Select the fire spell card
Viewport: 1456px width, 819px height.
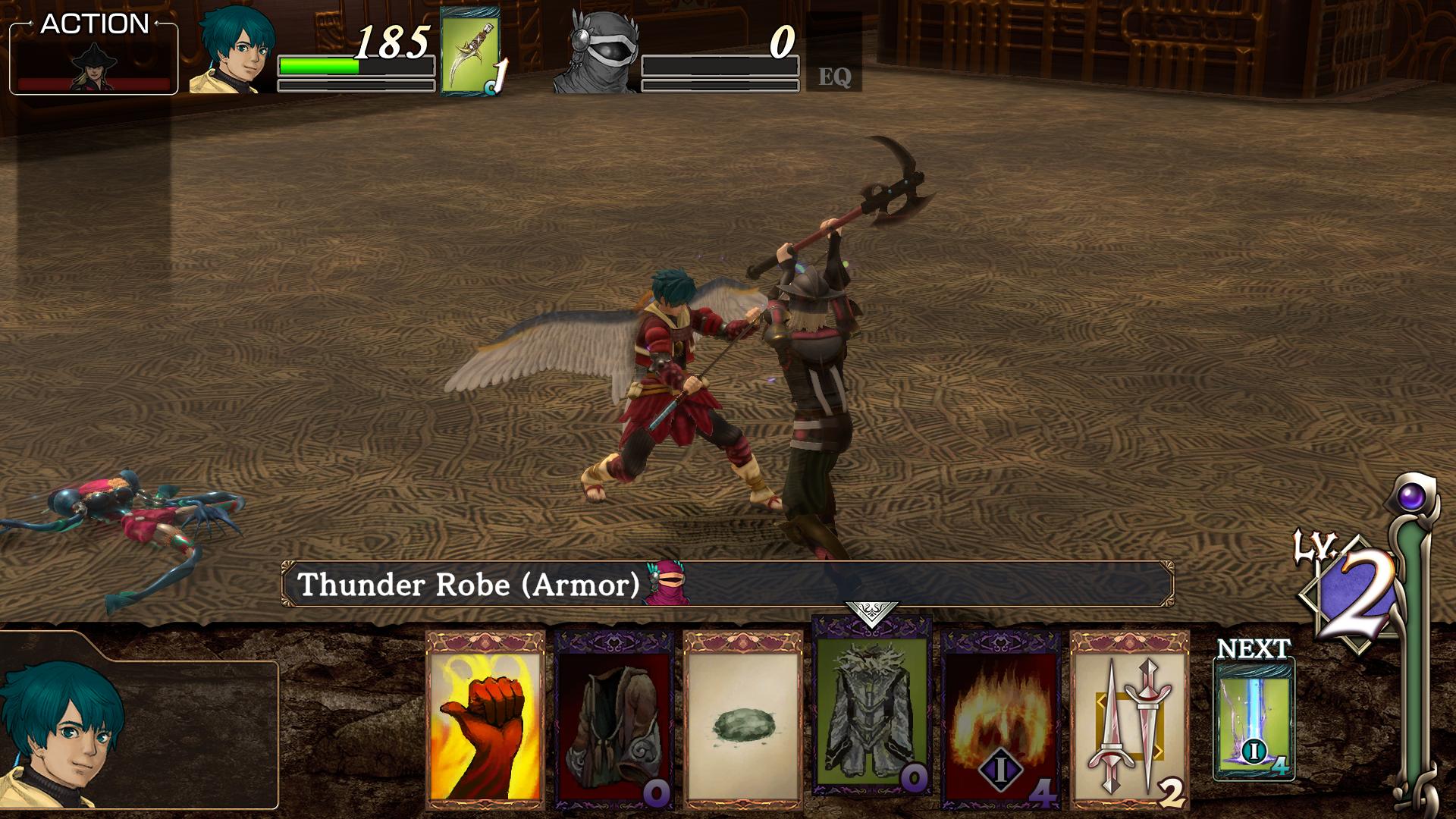(x=1000, y=719)
